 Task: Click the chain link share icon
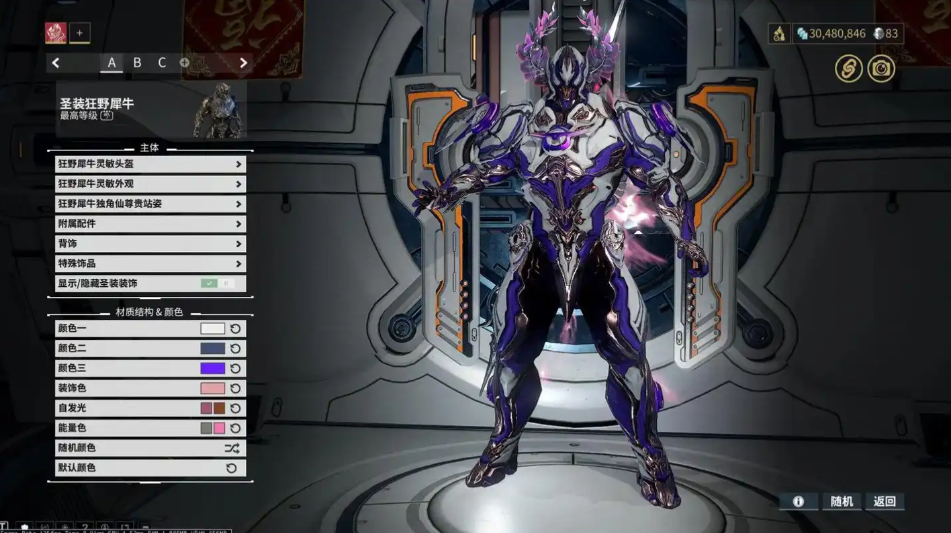pos(849,68)
